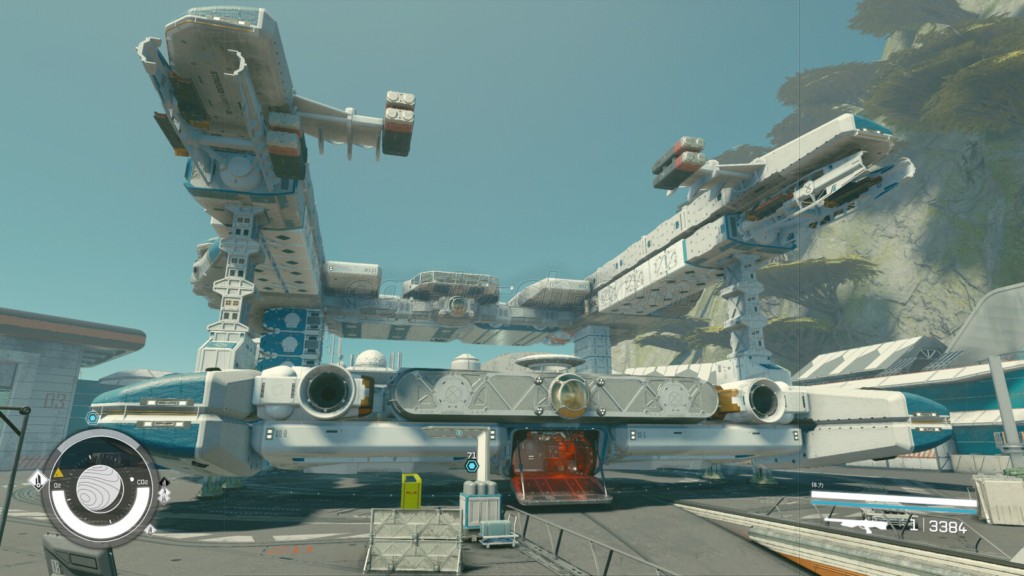Select the diamond alert icon left of watch

[x=37, y=481]
